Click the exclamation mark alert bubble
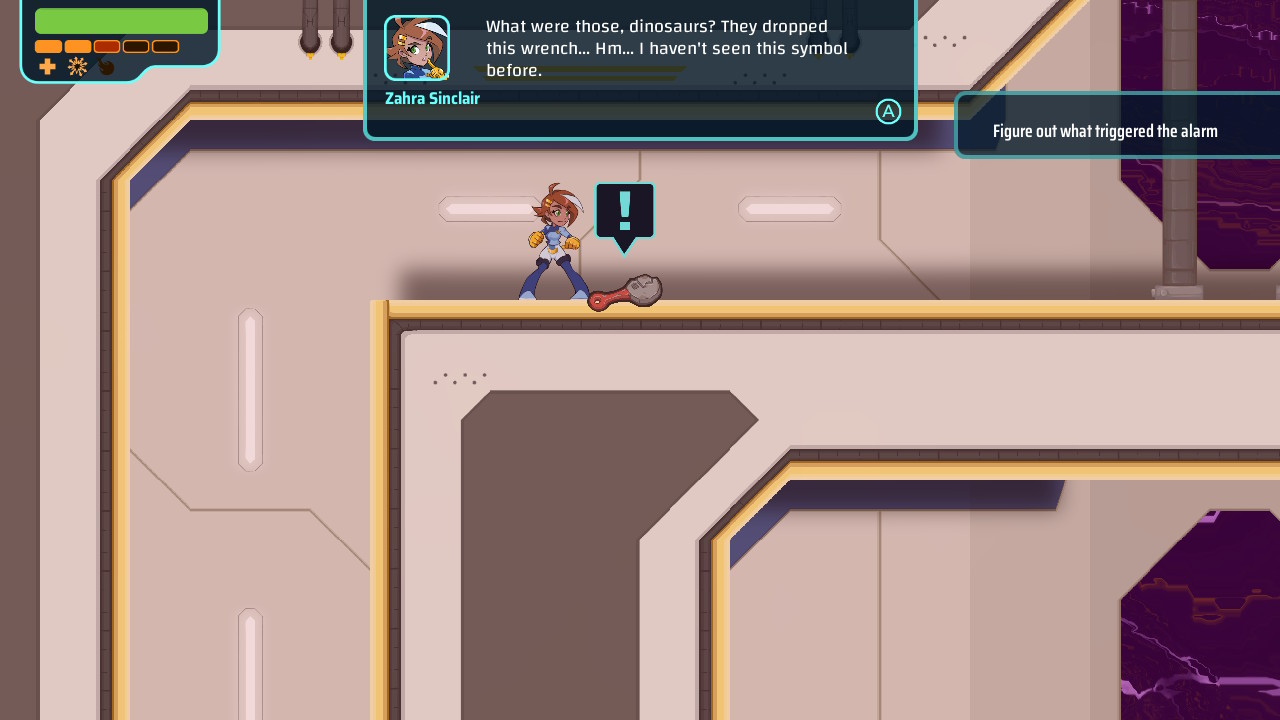 [x=624, y=210]
